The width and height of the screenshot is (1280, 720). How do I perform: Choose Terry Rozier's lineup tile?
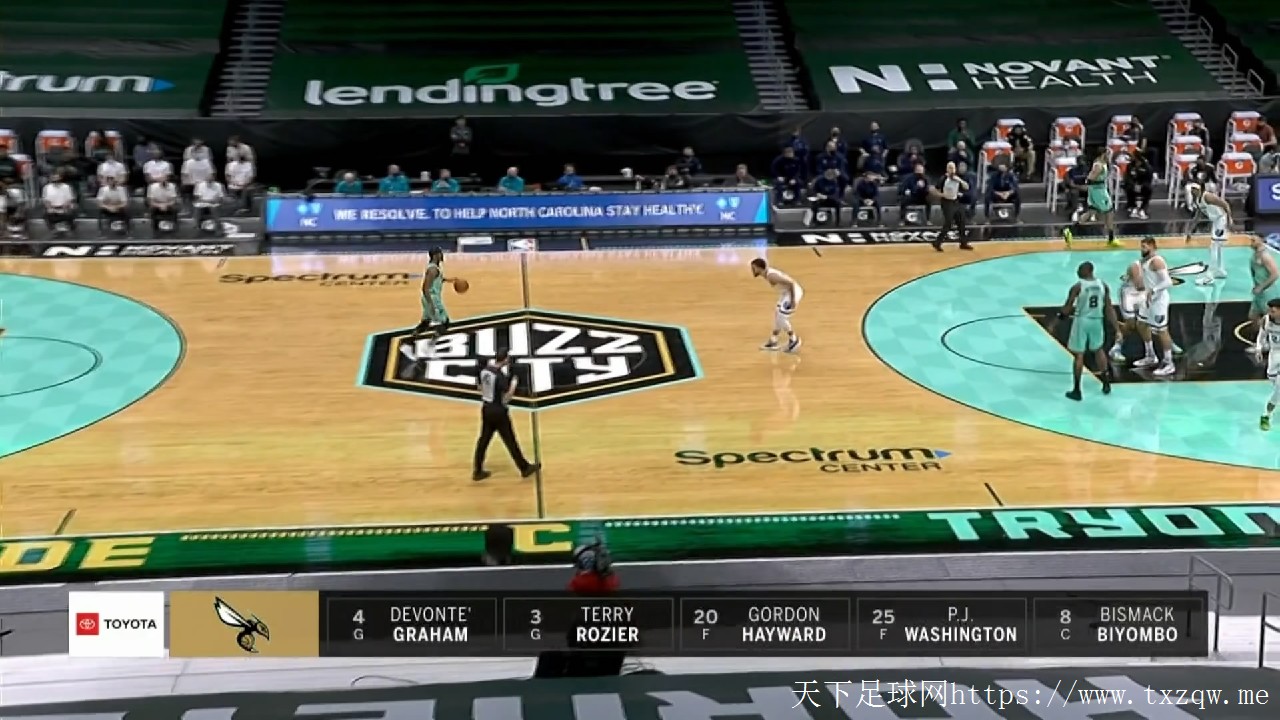click(x=588, y=624)
